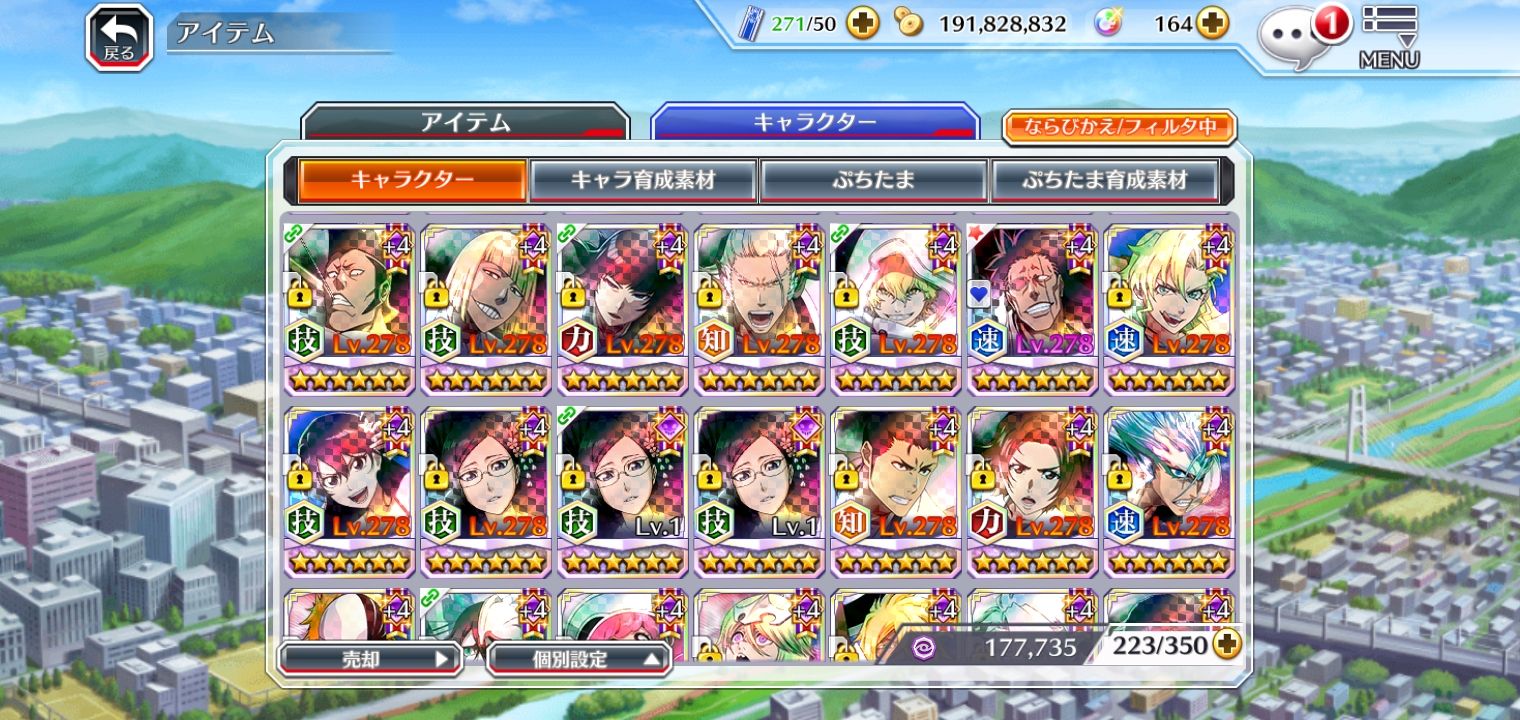Show the ぷちたま育成素材 sub-tab

tap(1104, 181)
